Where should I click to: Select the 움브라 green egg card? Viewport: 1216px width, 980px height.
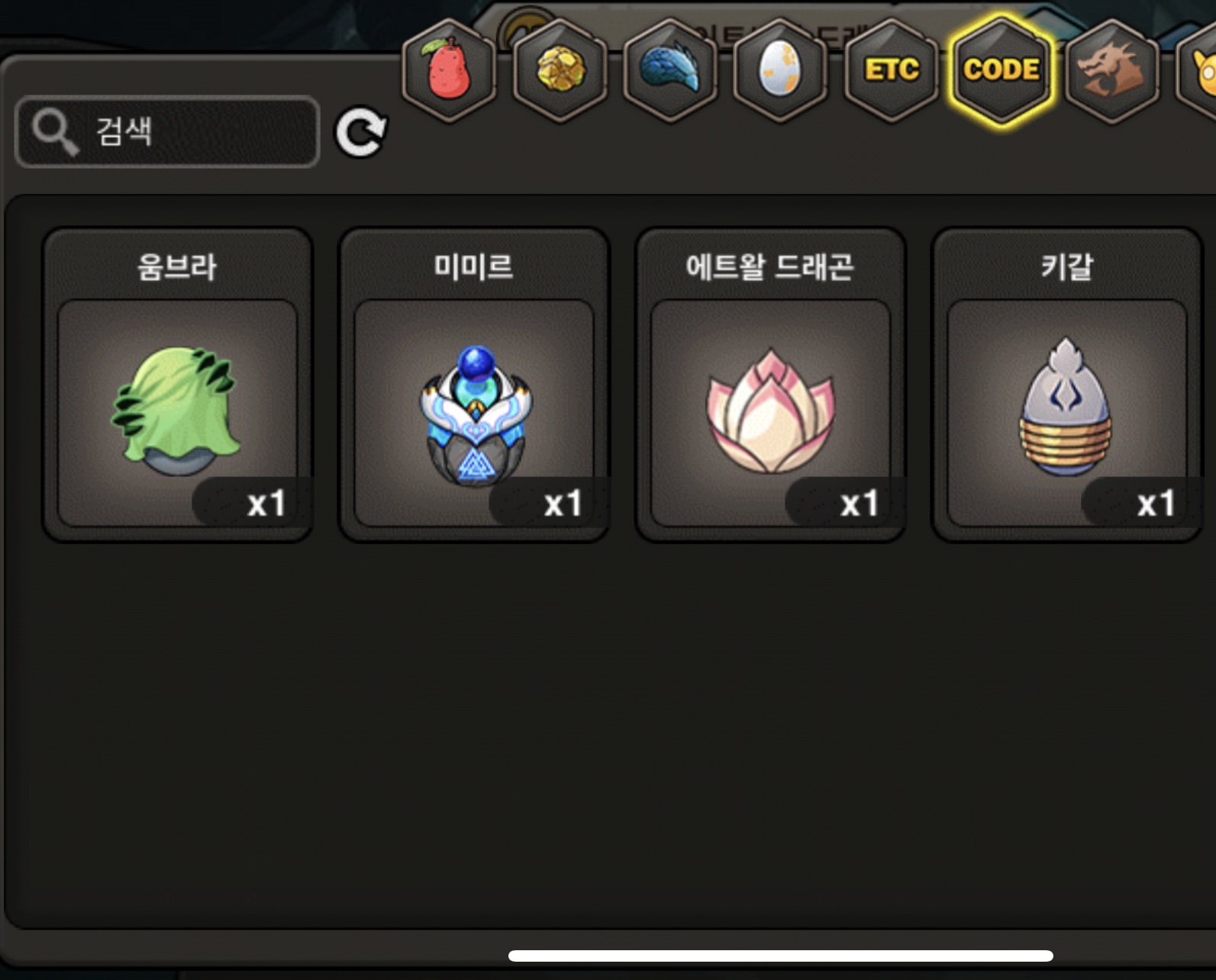[x=178, y=385]
